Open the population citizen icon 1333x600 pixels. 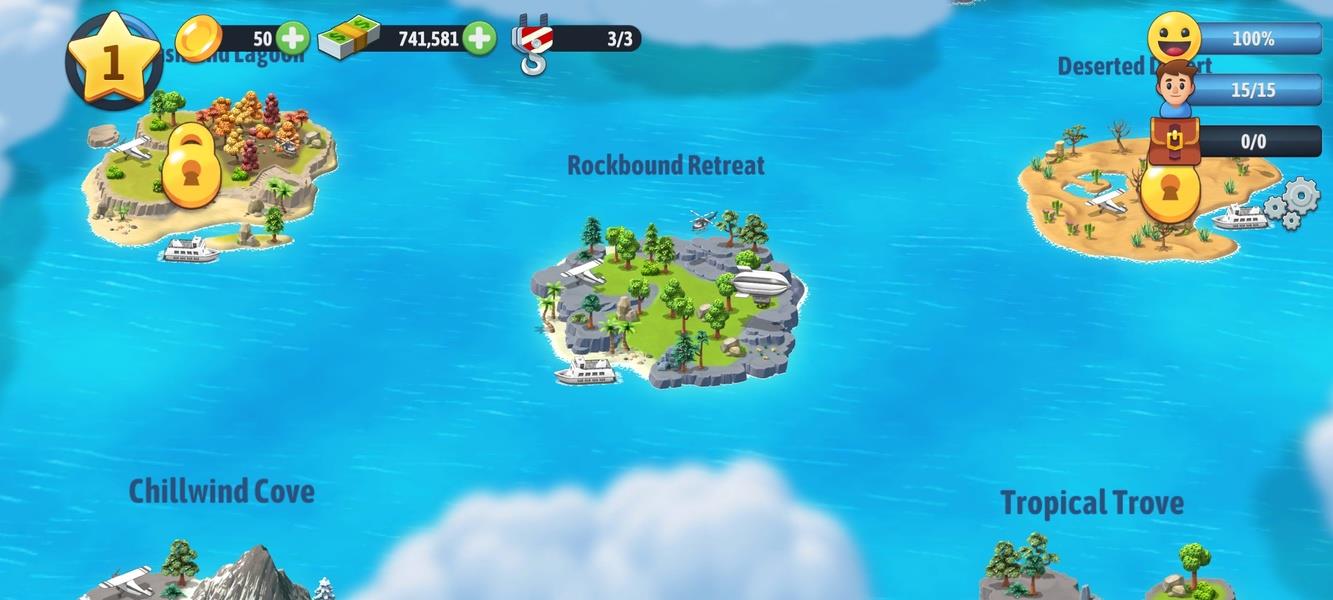[1176, 89]
